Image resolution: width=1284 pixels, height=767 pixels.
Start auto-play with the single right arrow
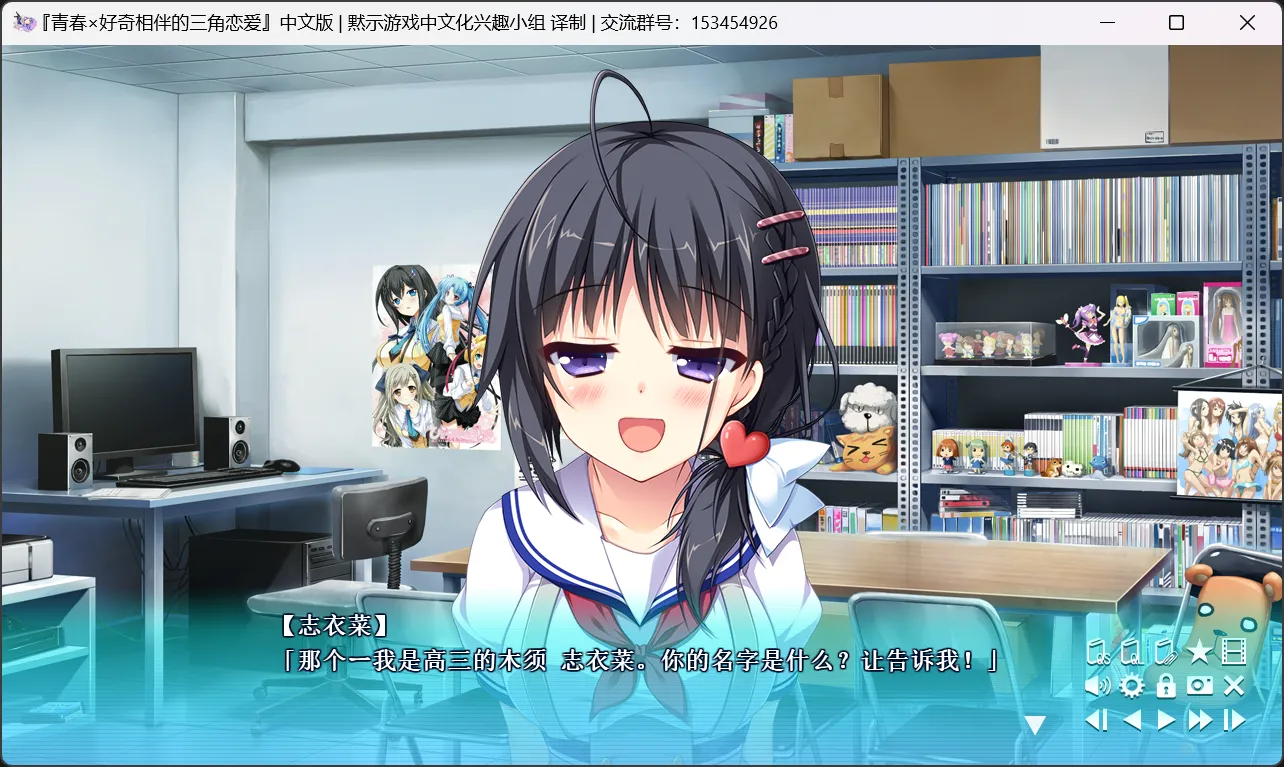(1166, 720)
